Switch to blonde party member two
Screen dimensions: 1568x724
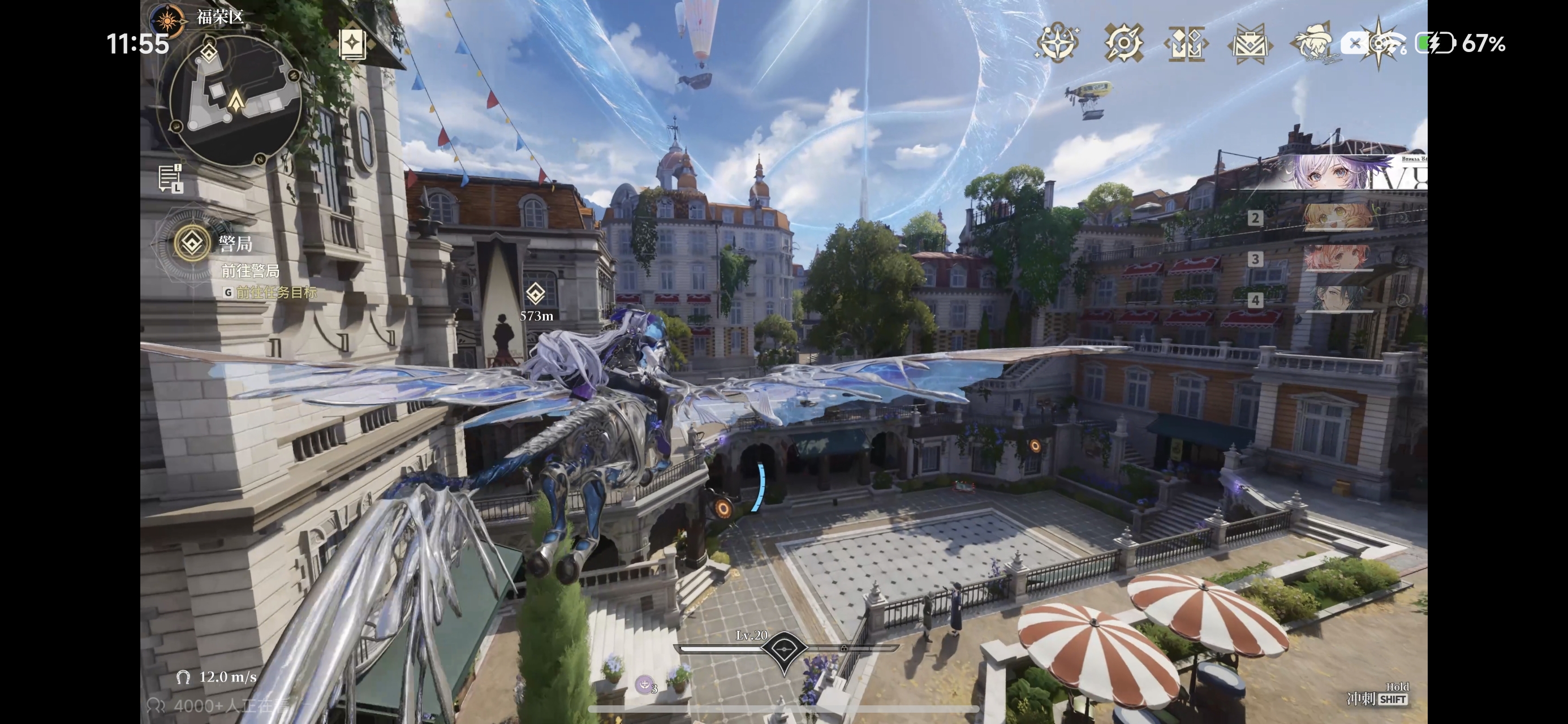coord(1337,217)
